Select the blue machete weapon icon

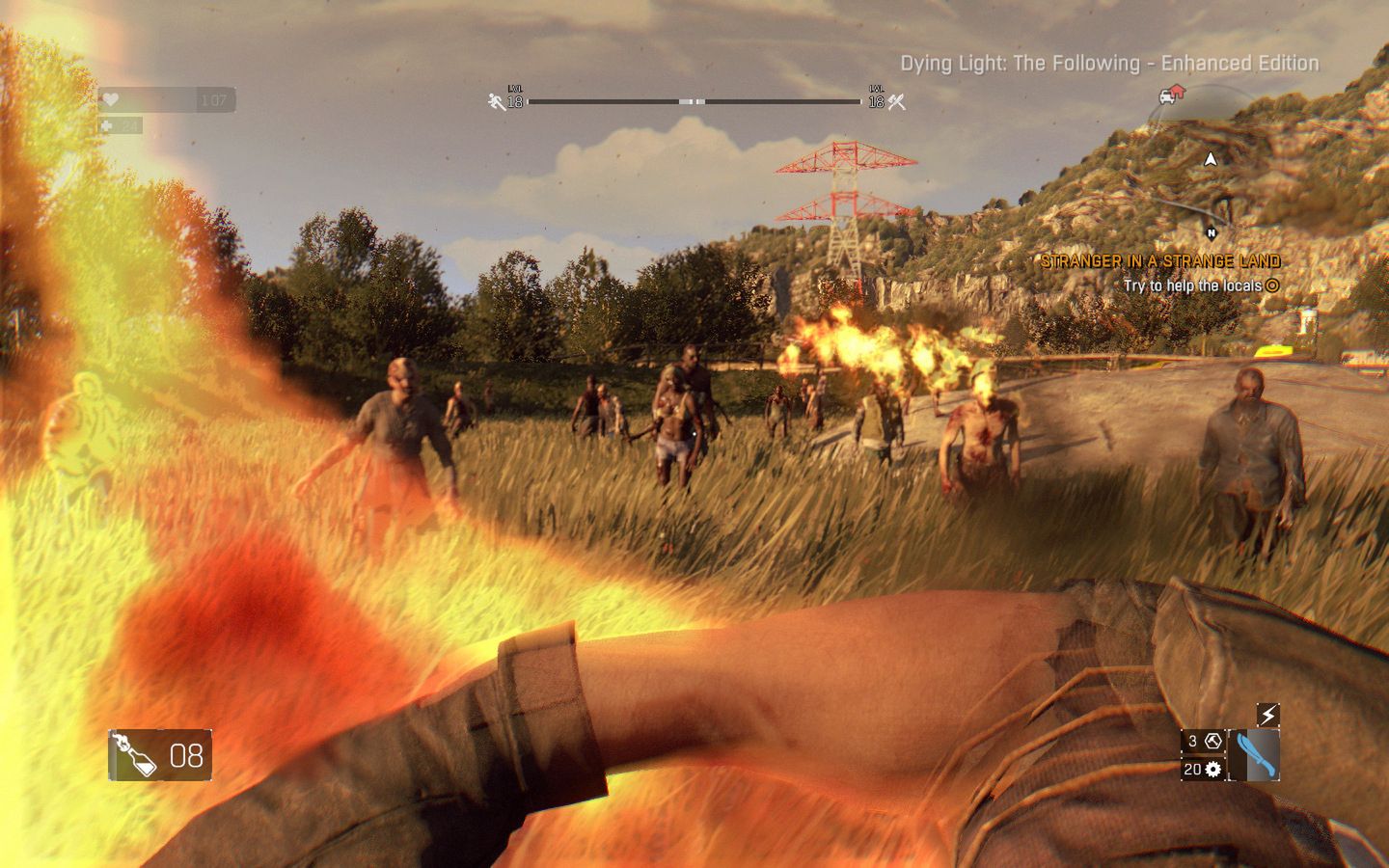[x=1258, y=754]
